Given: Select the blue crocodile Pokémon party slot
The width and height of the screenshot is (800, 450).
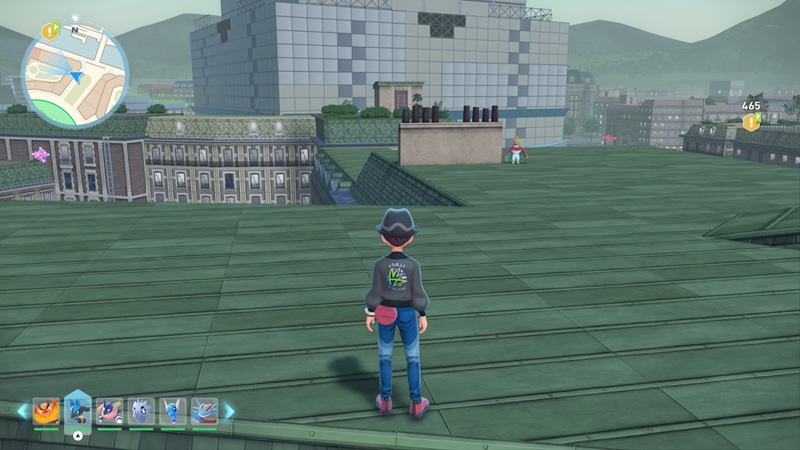Looking at the screenshot, I should [x=204, y=411].
